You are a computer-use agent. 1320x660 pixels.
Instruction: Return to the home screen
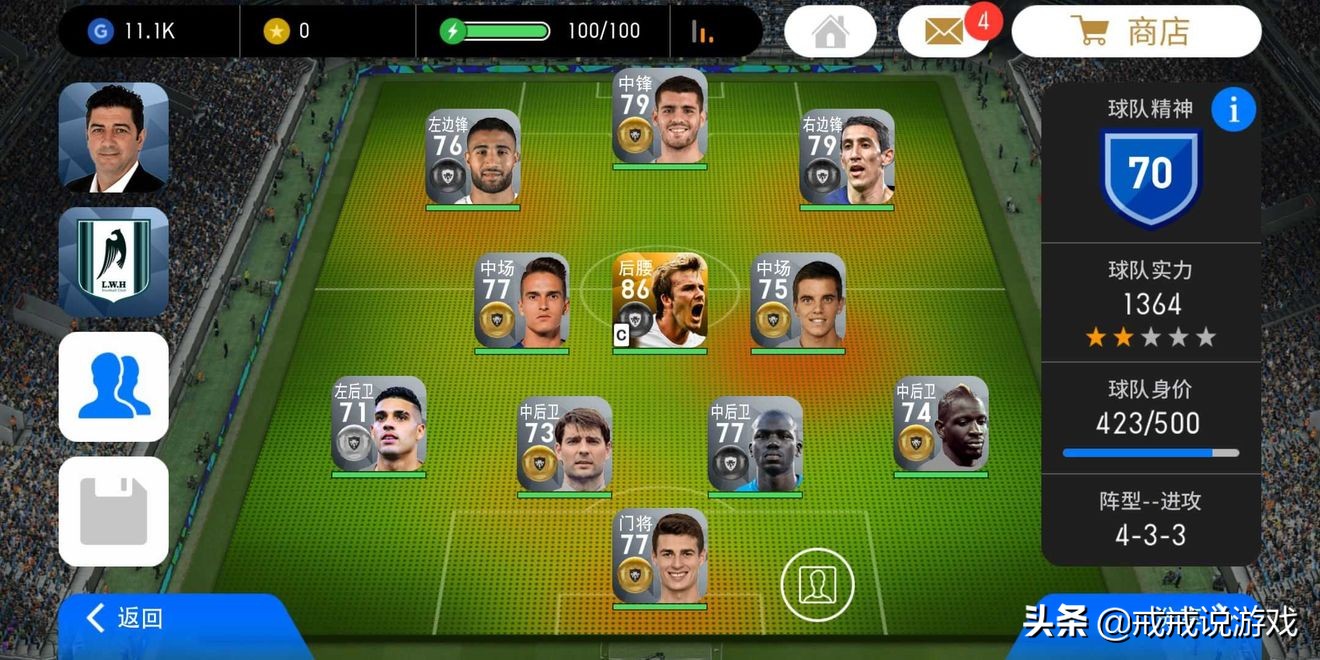pos(830,32)
